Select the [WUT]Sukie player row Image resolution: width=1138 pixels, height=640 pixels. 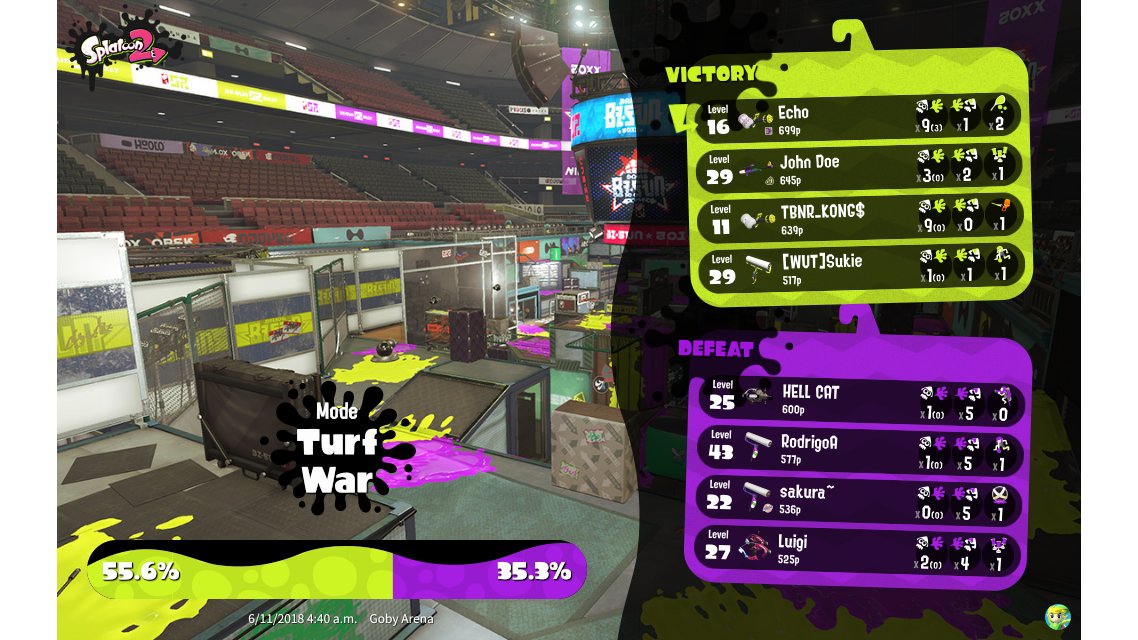click(x=860, y=268)
